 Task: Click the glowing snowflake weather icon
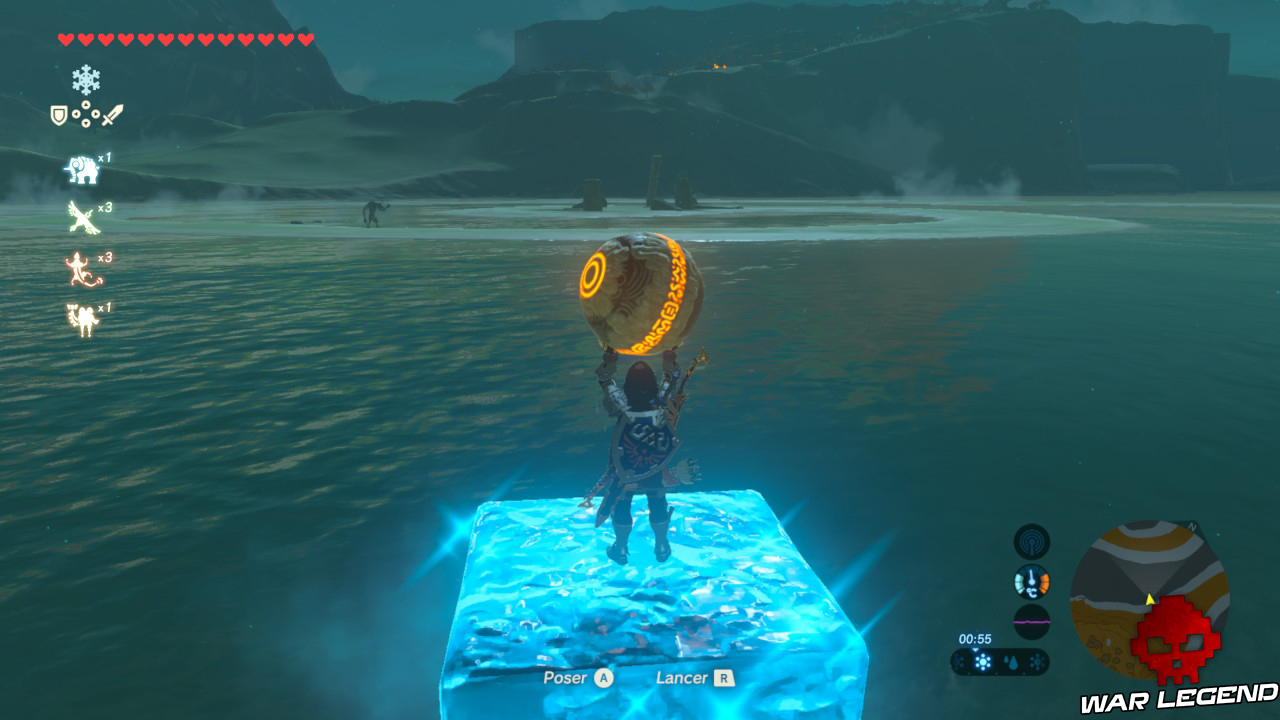point(982,661)
